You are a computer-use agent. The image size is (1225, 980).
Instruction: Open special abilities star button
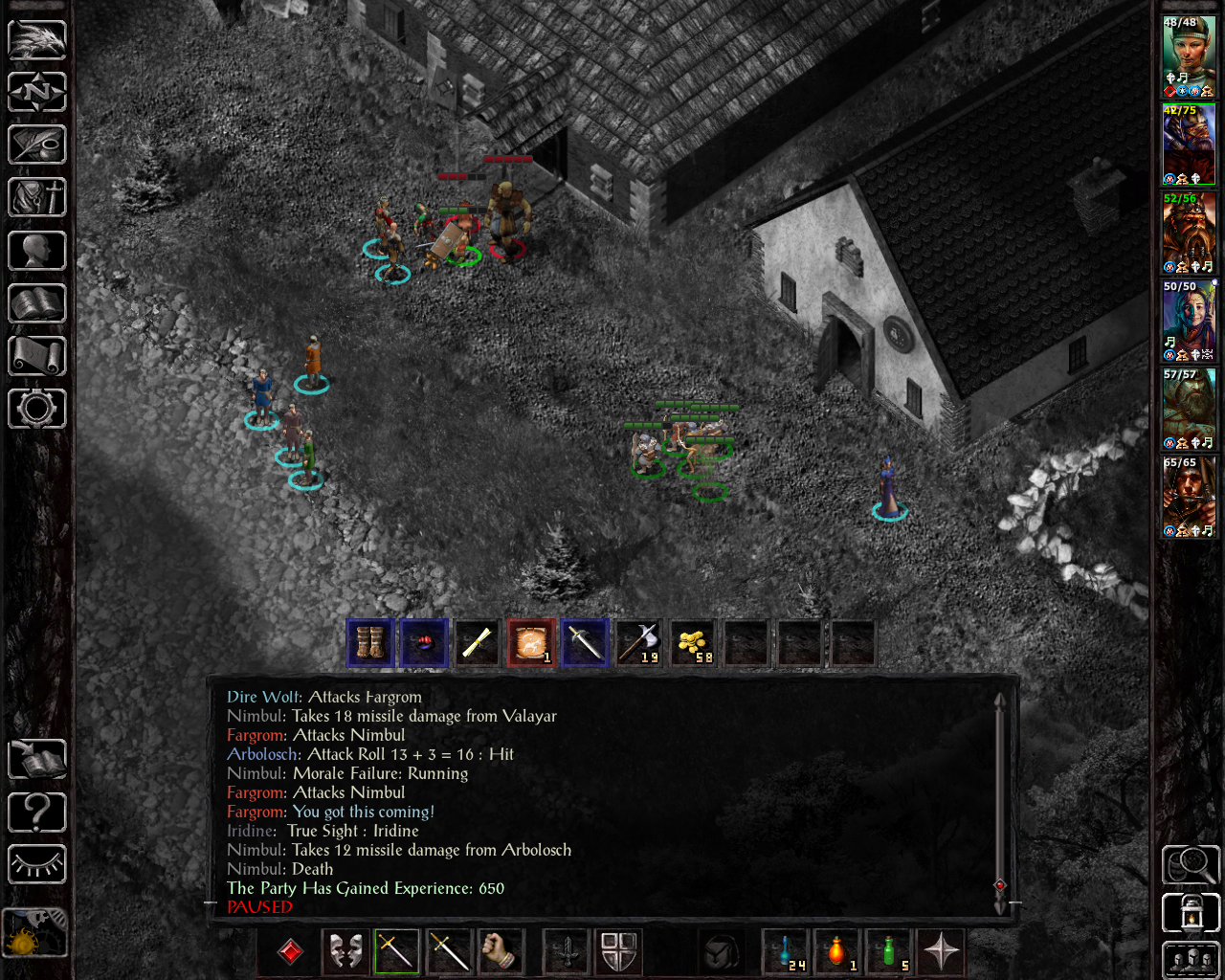click(x=941, y=951)
